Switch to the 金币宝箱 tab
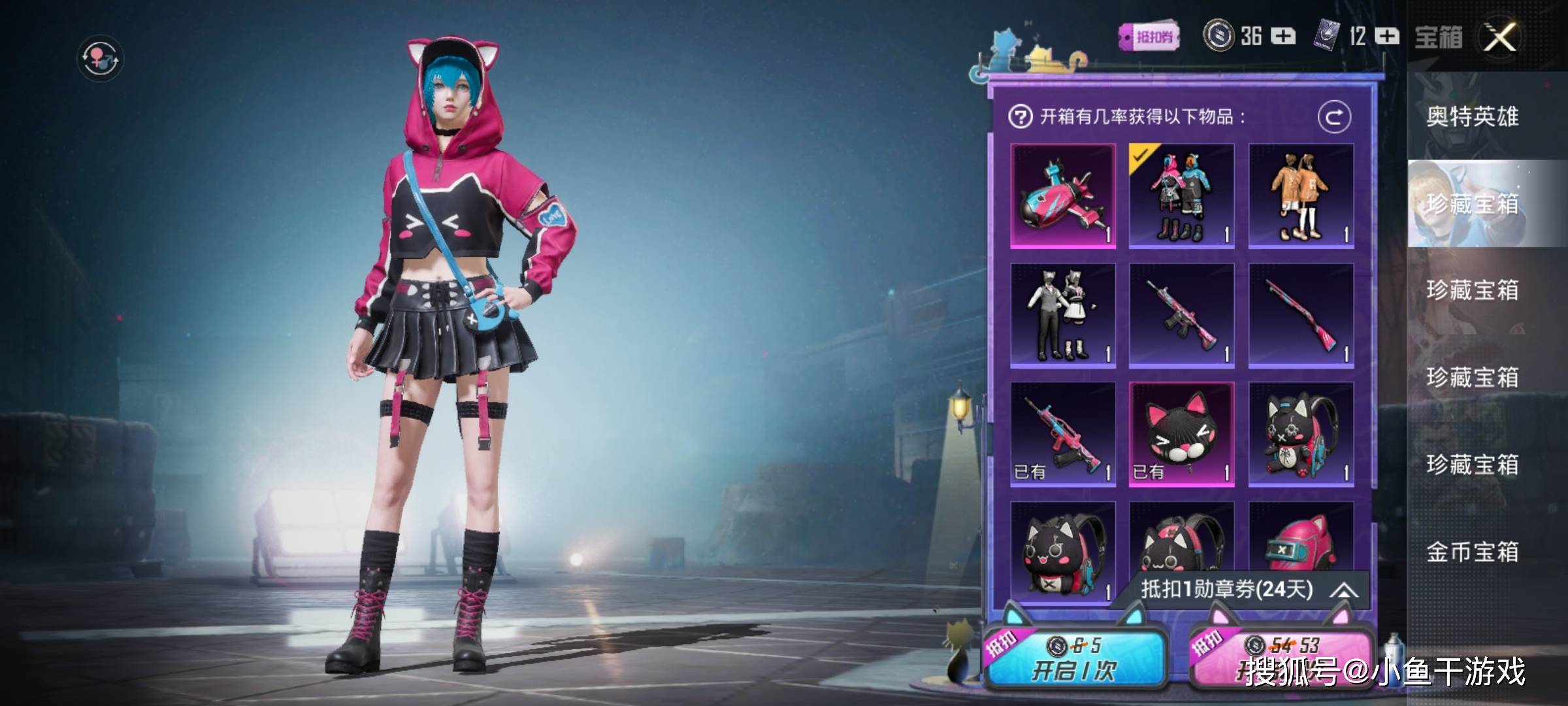The image size is (1568, 706). click(1472, 552)
